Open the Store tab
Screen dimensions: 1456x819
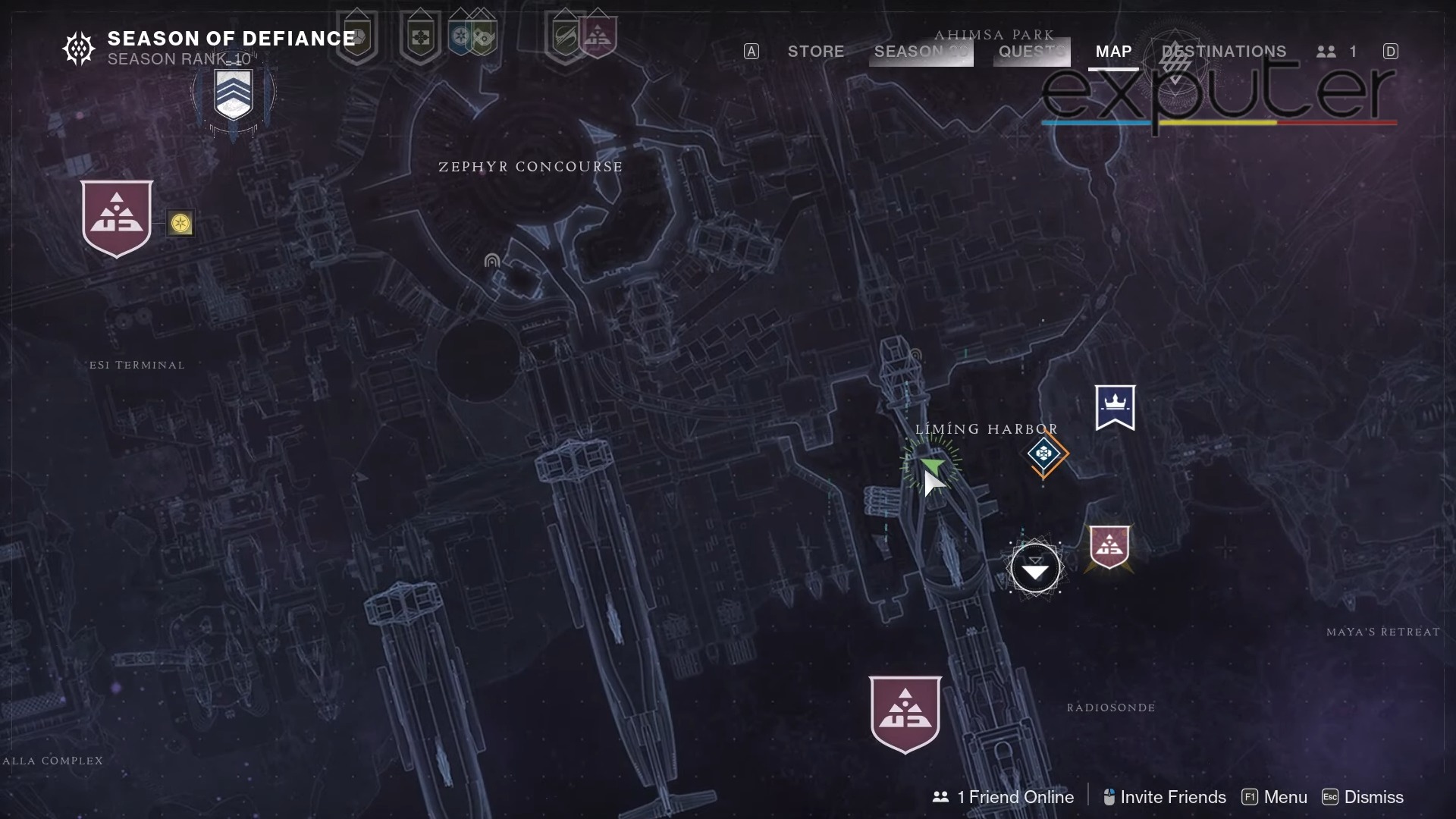[x=816, y=52]
